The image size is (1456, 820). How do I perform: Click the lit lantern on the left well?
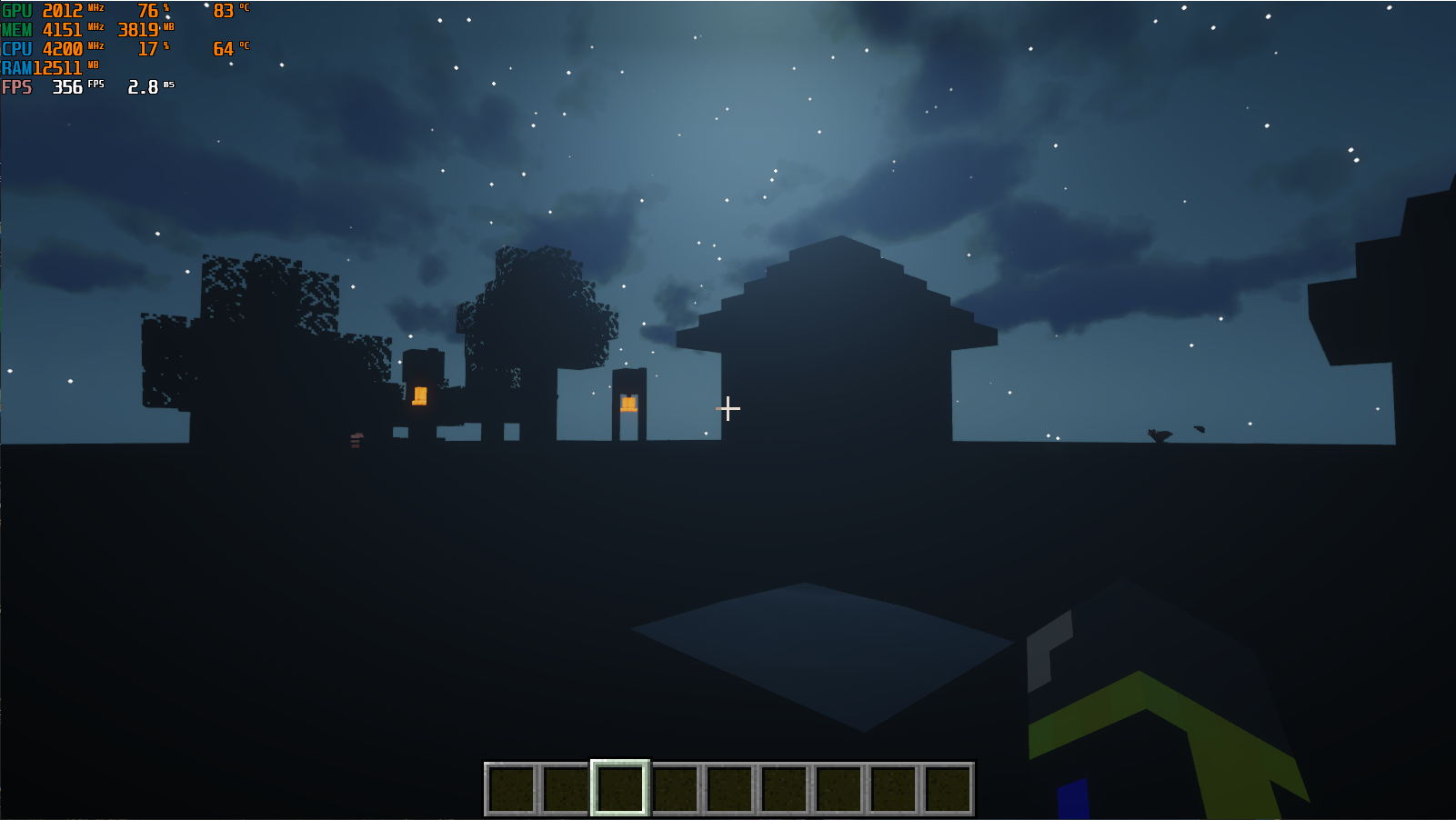point(421,395)
